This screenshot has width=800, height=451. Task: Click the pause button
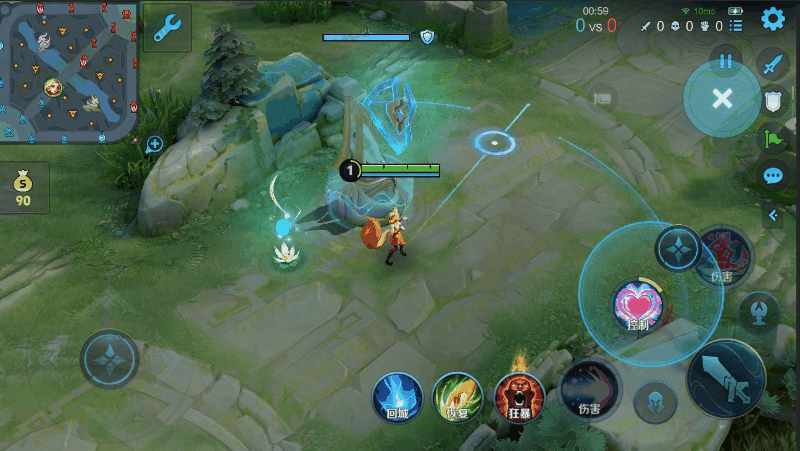[x=726, y=61]
